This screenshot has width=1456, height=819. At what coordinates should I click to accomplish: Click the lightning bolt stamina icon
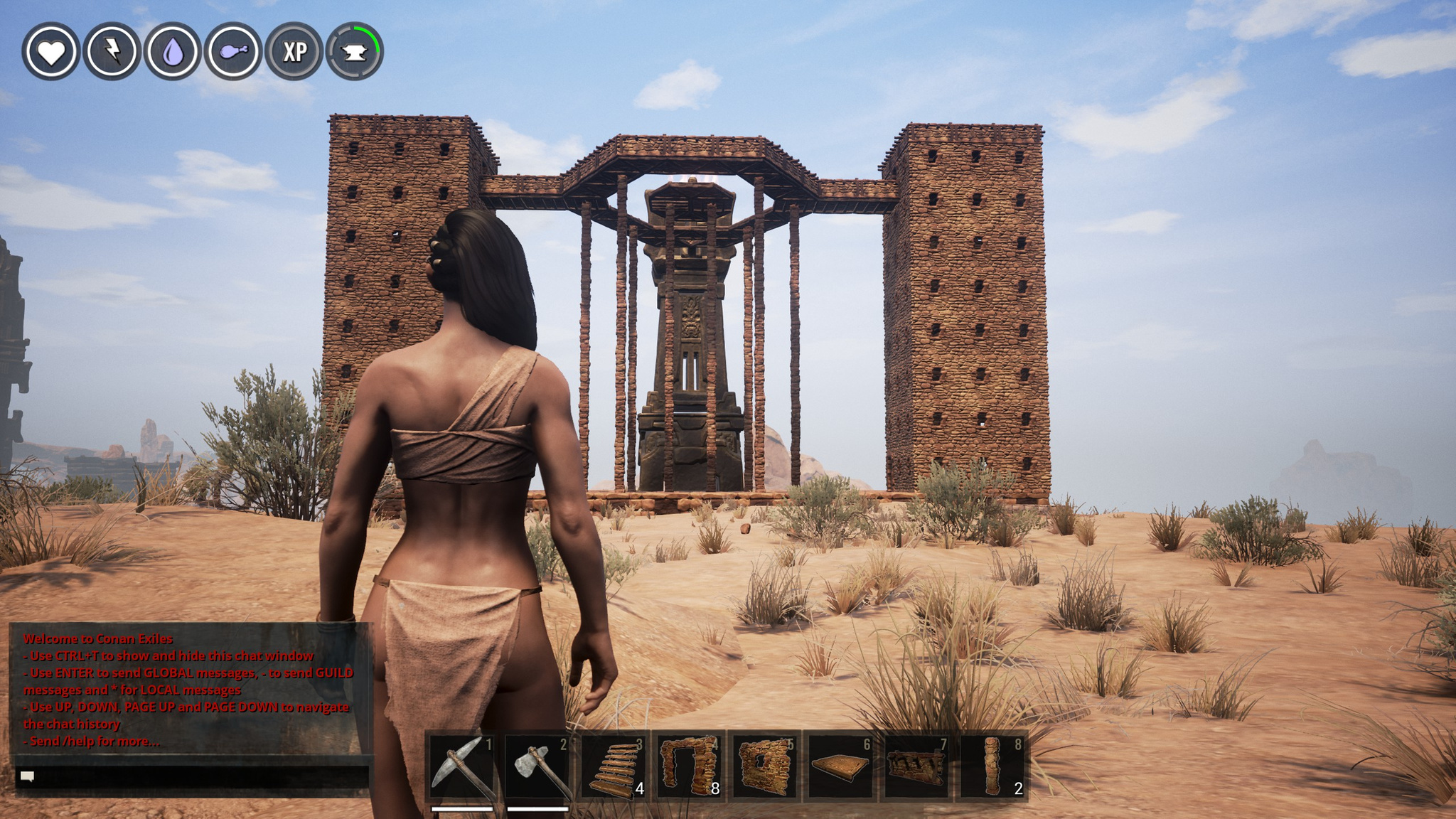click(112, 51)
